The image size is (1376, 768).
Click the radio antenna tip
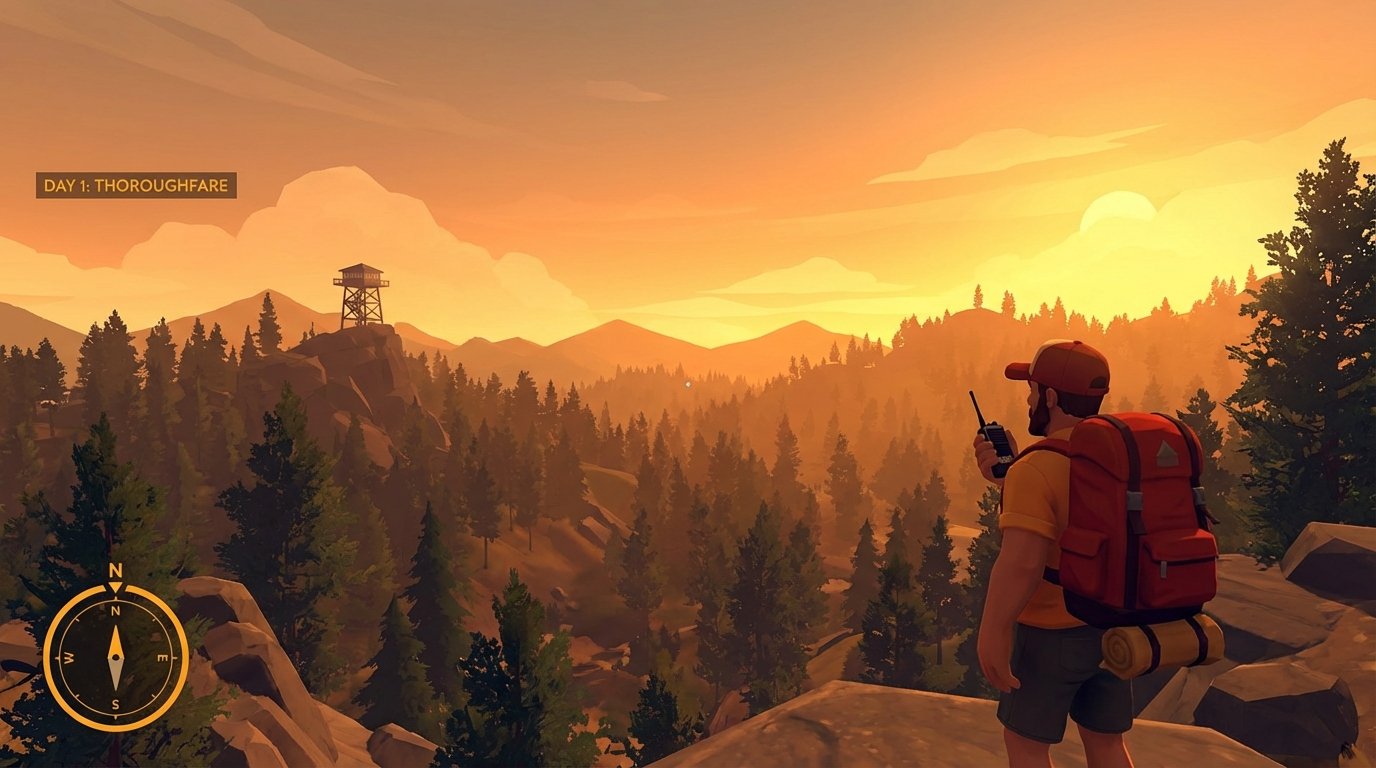click(972, 393)
